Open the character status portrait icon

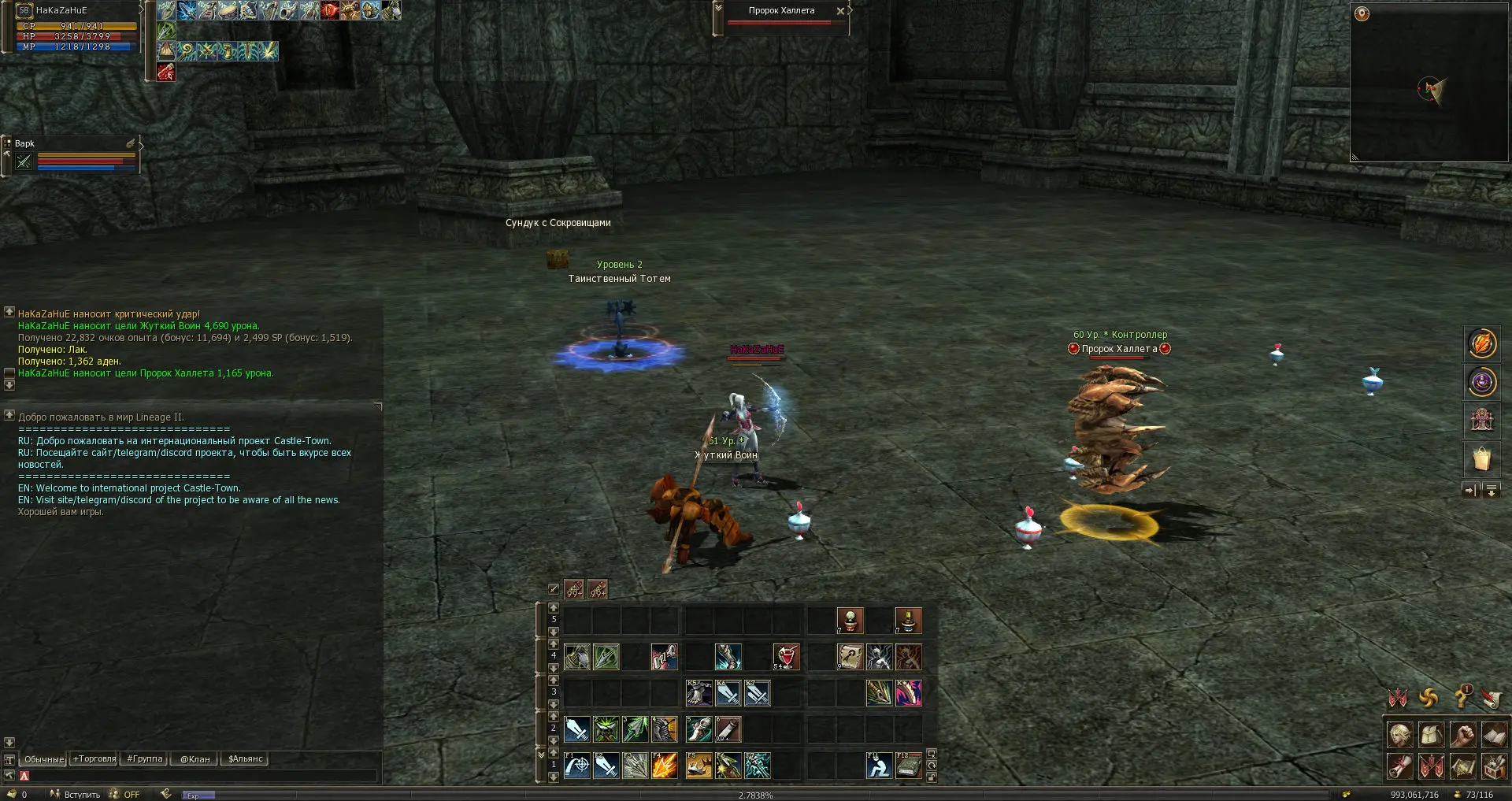(1400, 735)
